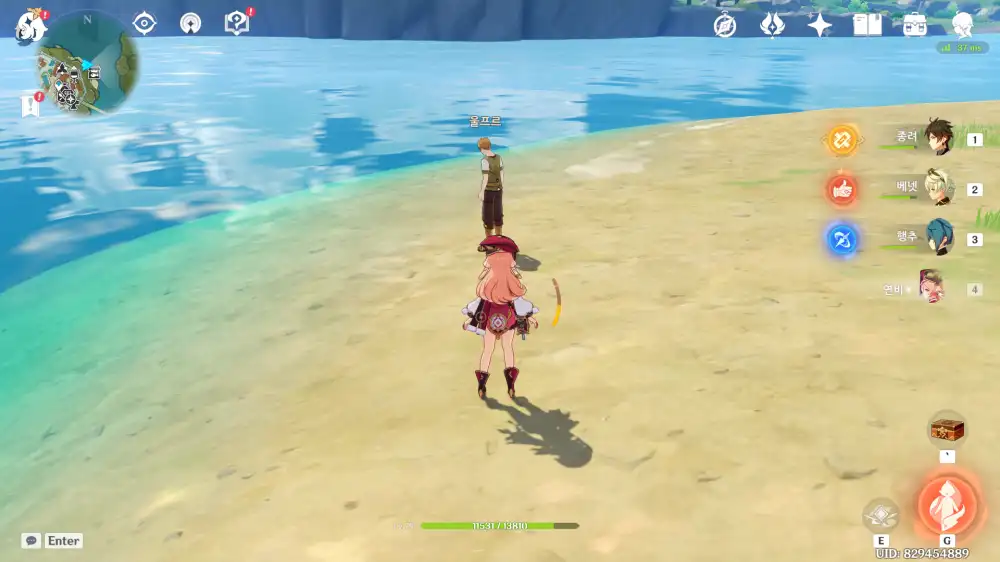Open the tutorial book with question mark

pos(236,22)
